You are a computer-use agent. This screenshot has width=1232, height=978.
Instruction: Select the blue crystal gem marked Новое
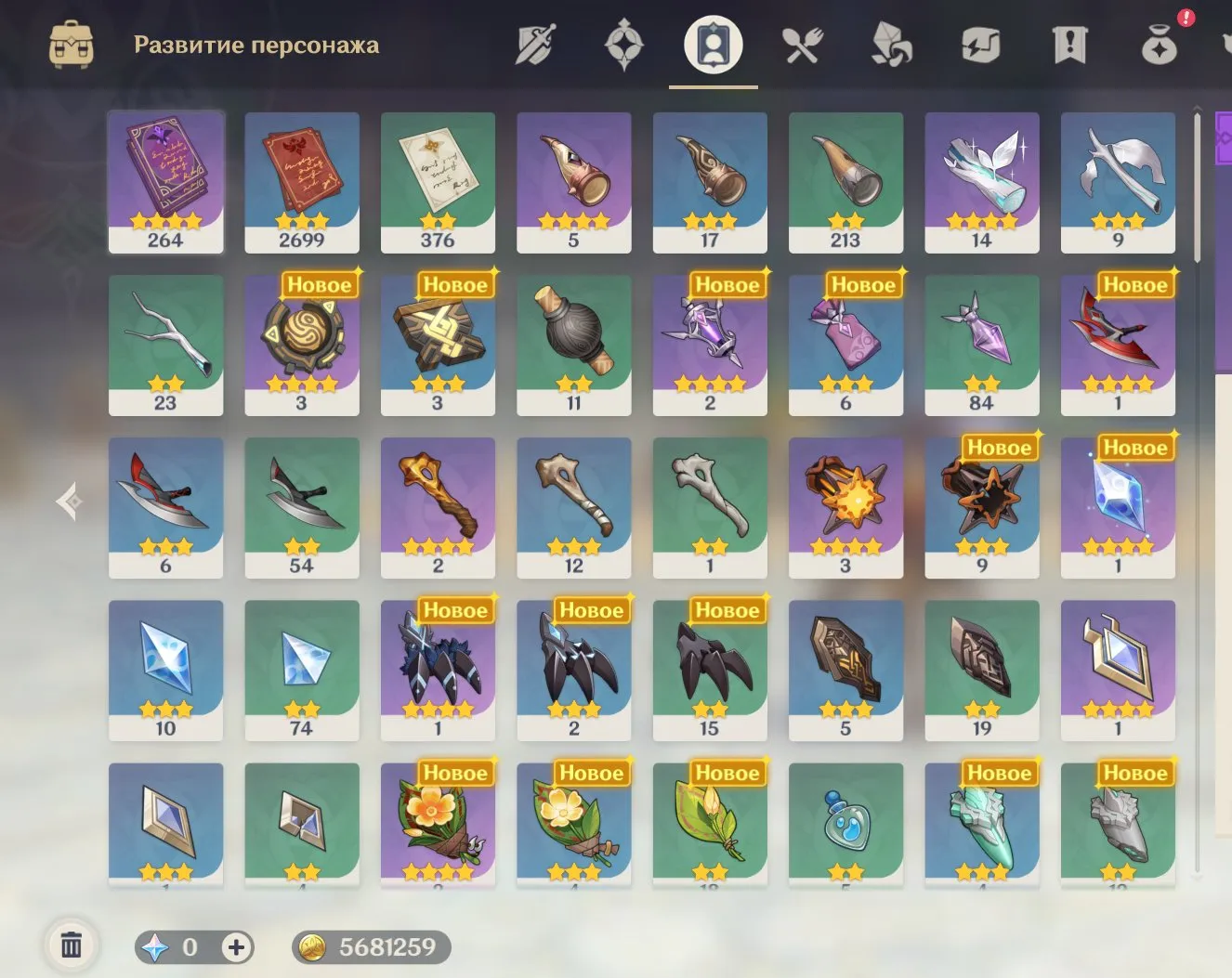[1118, 506]
